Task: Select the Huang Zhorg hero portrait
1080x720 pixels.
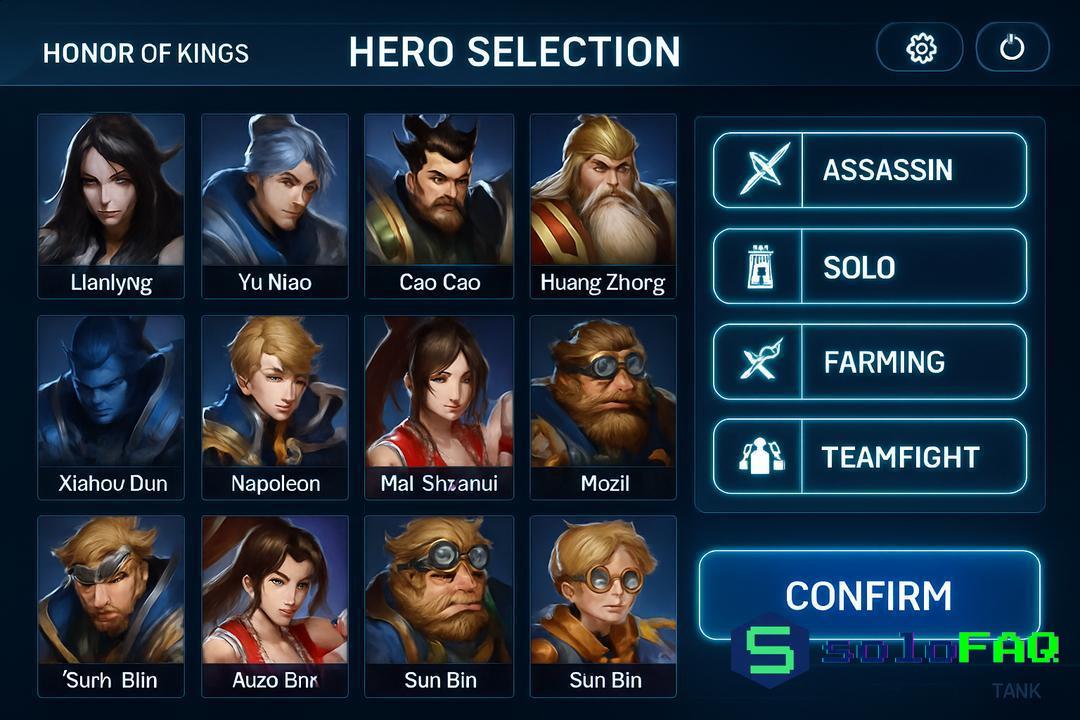Action: tap(603, 205)
